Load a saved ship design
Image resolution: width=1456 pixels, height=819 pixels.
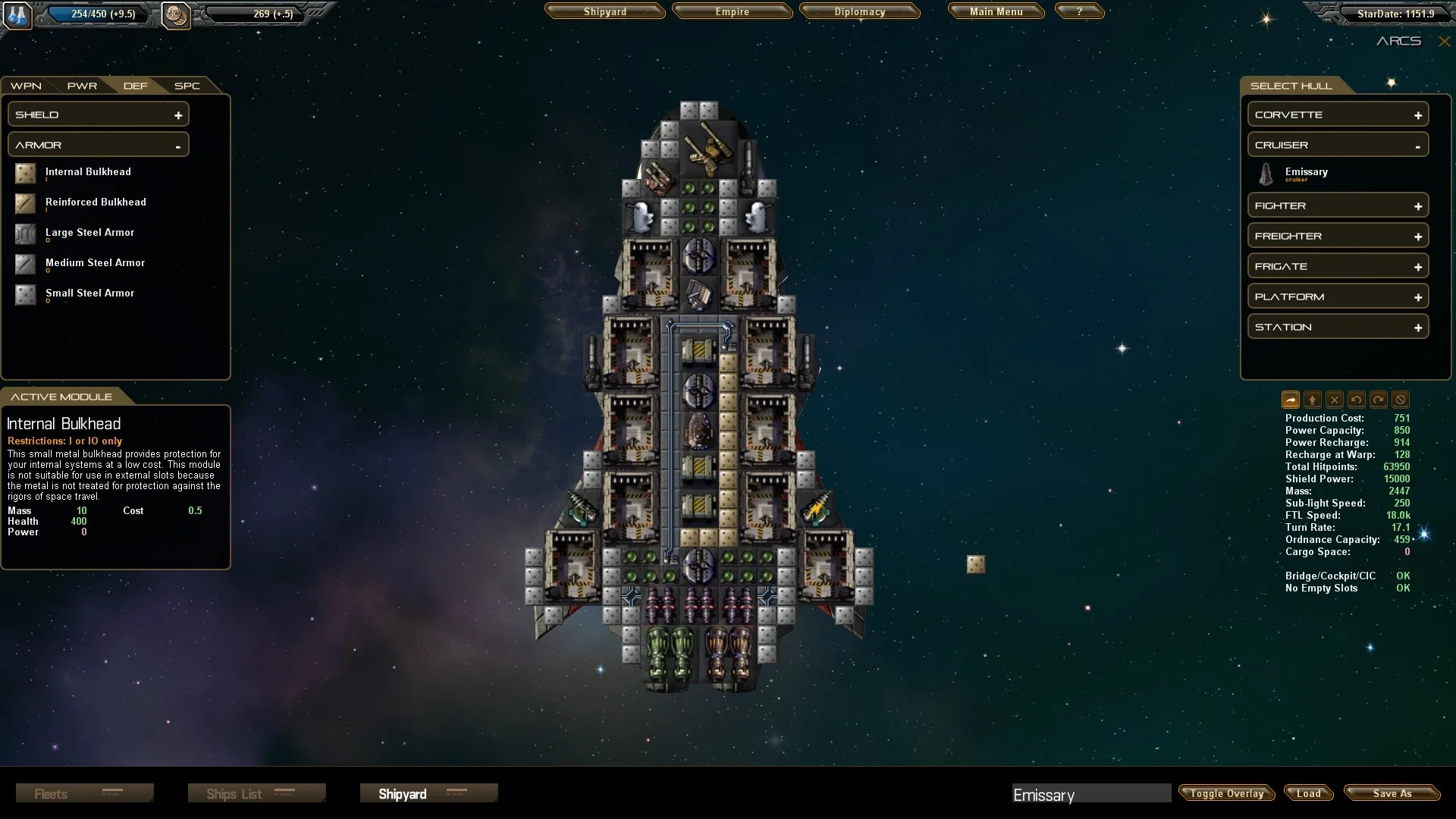(1308, 793)
